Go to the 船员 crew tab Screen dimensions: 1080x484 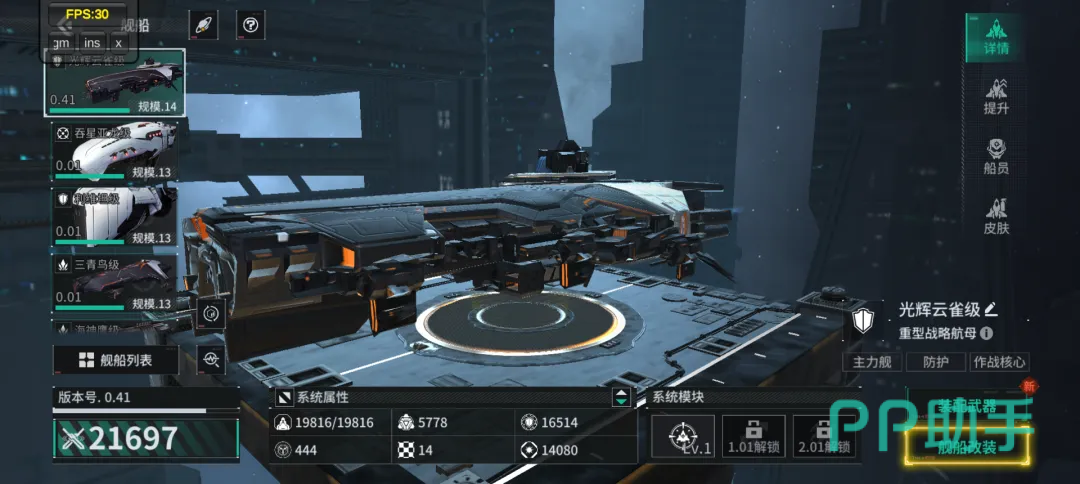[996, 157]
